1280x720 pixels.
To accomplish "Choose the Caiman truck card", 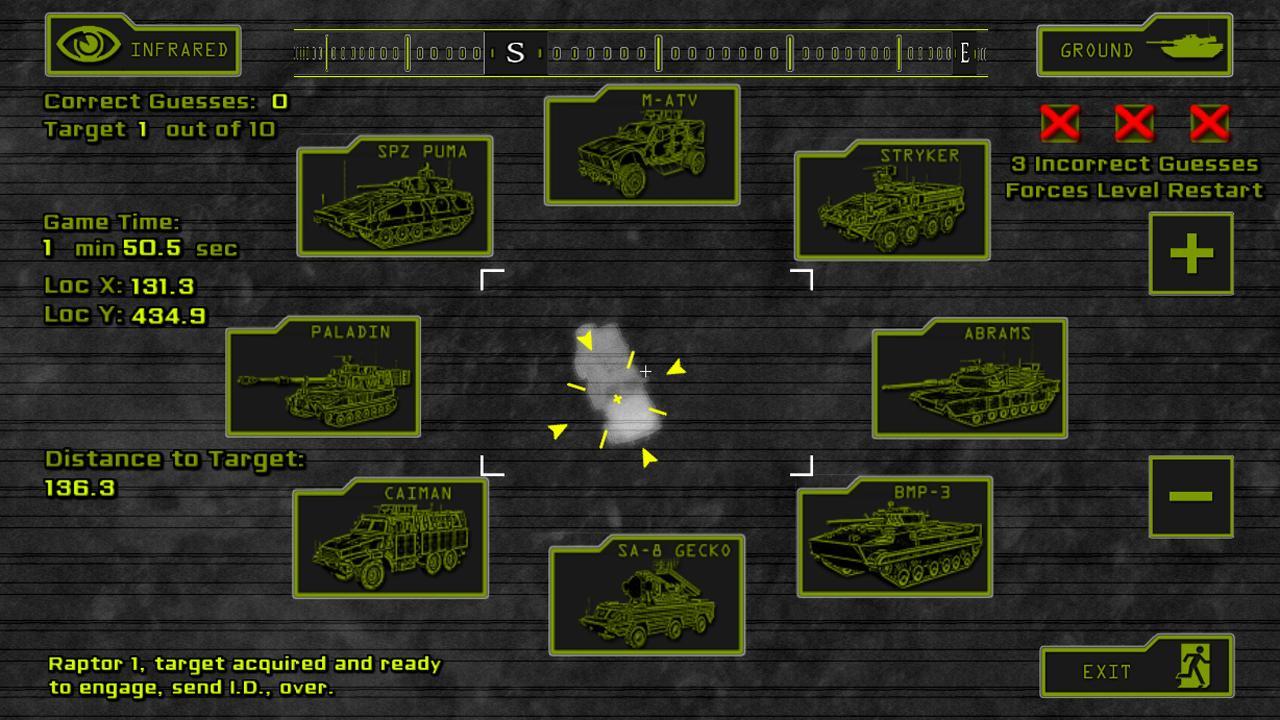I will coord(391,538).
